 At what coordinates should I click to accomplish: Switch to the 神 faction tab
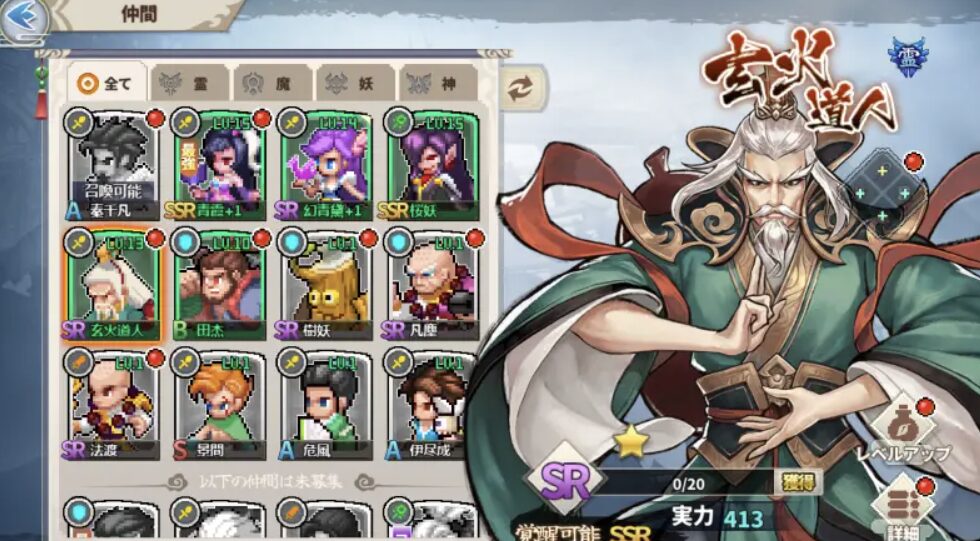tap(438, 85)
